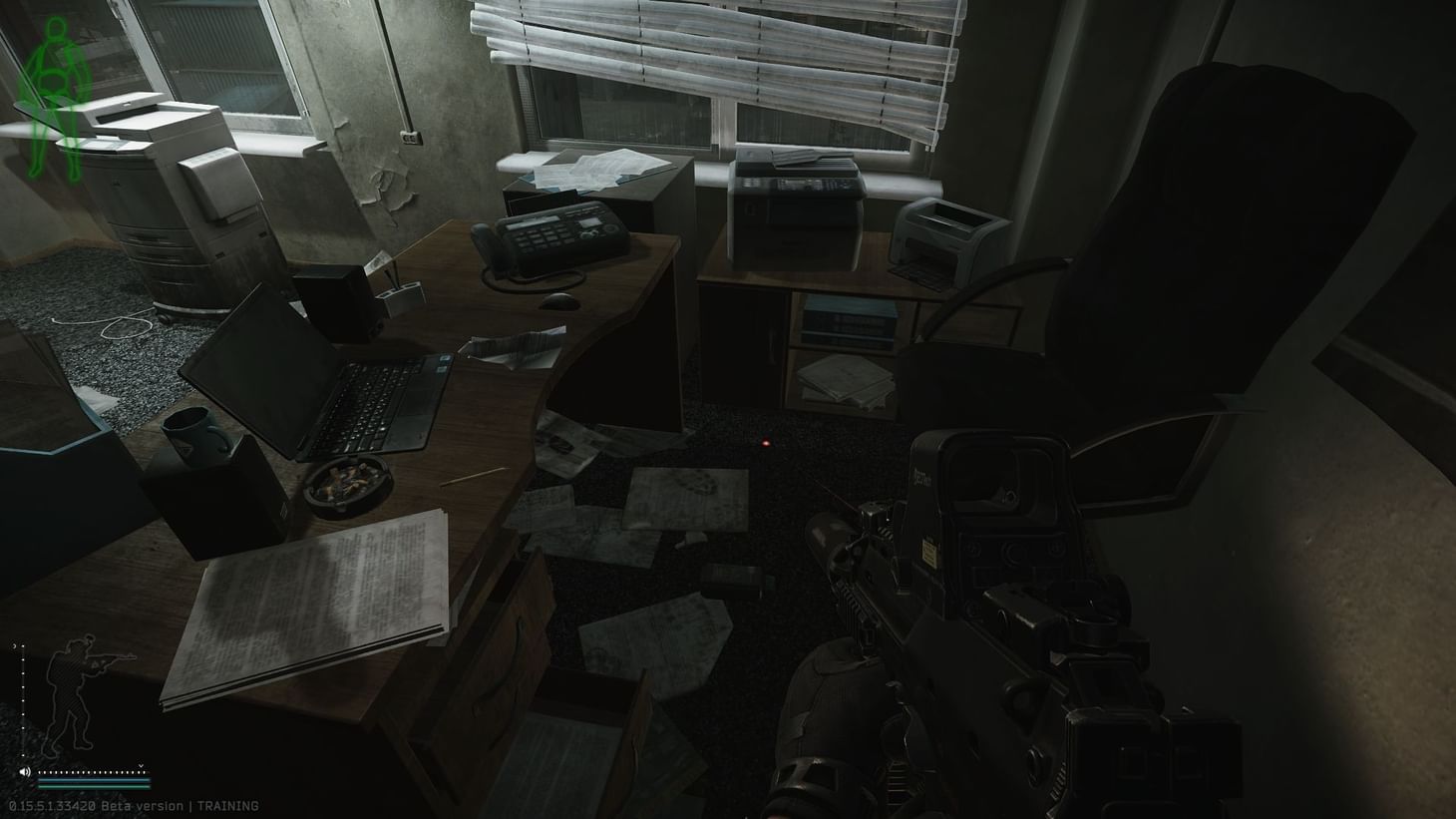Click the green energy bar above the version text
Viewport: 1456px width, 819px height.
click(93, 787)
